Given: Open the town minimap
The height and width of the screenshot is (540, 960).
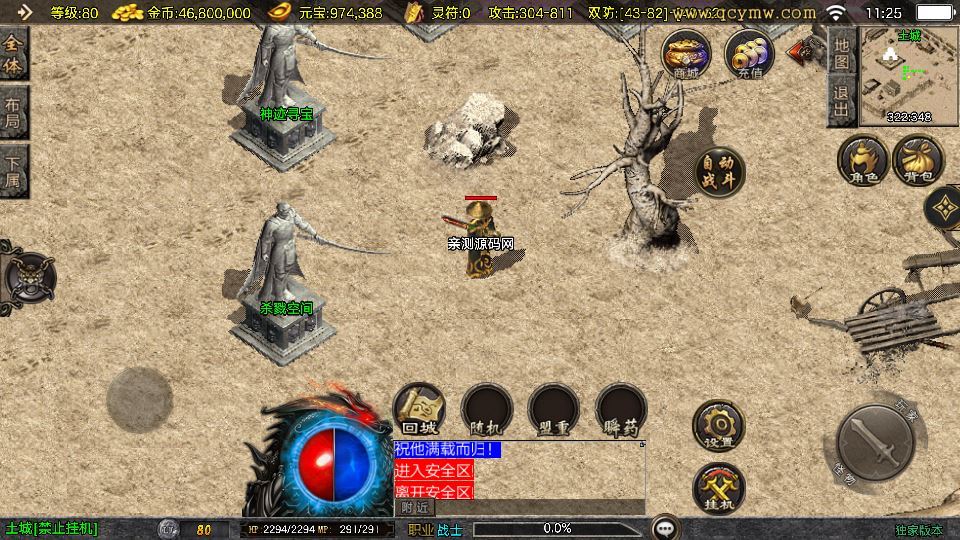Looking at the screenshot, I should (x=908, y=76).
